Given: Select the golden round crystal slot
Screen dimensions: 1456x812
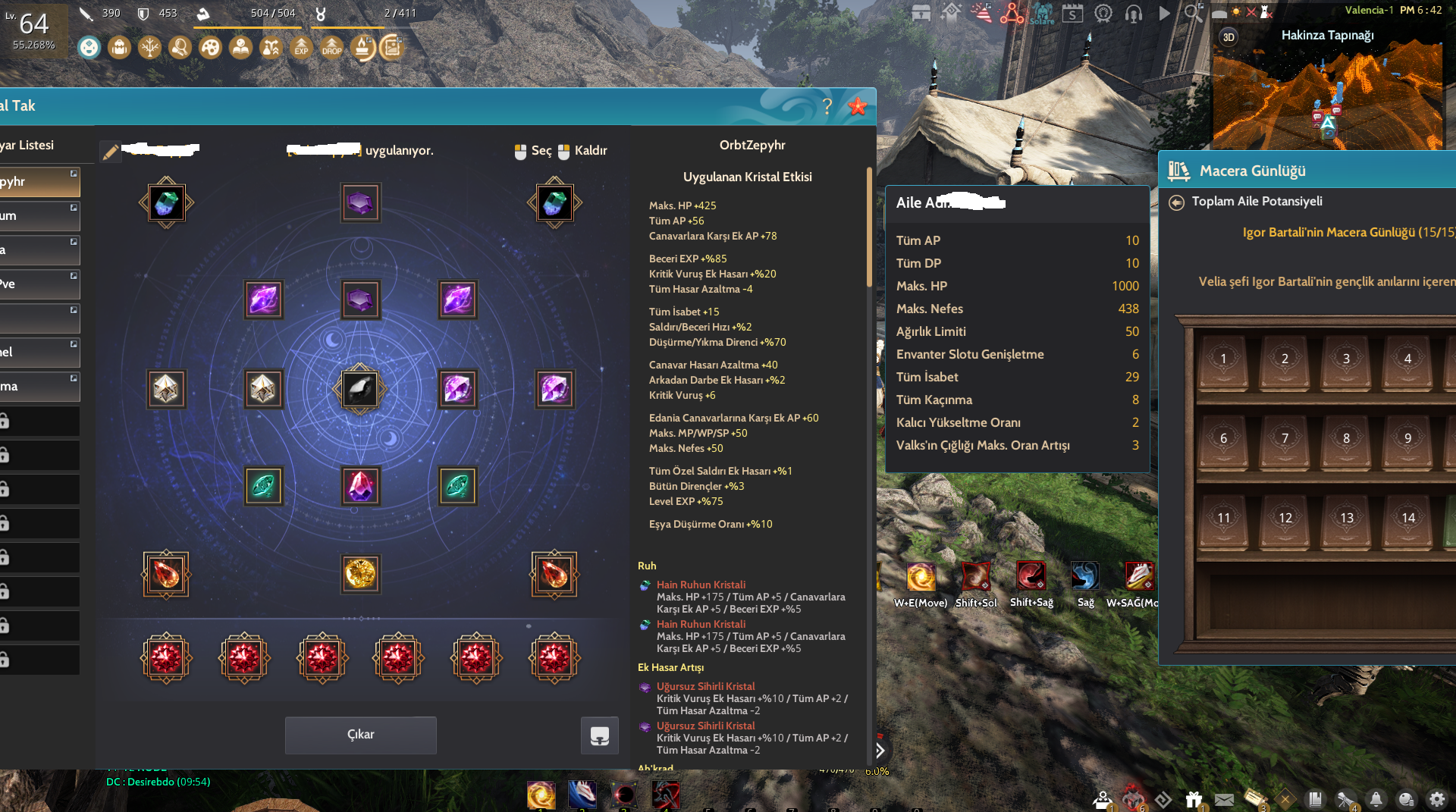Looking at the screenshot, I should tap(360, 574).
